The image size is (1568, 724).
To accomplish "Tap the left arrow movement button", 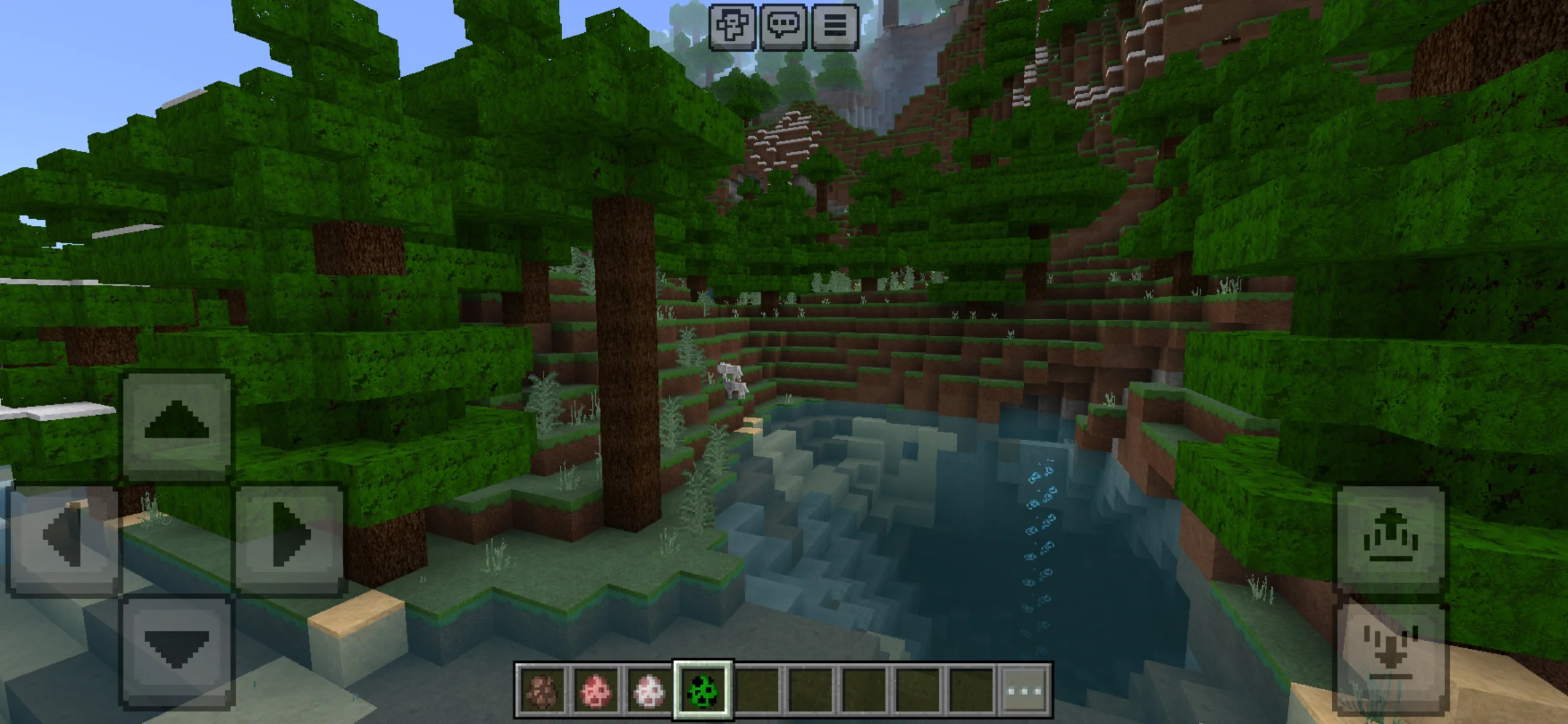I will (x=63, y=538).
